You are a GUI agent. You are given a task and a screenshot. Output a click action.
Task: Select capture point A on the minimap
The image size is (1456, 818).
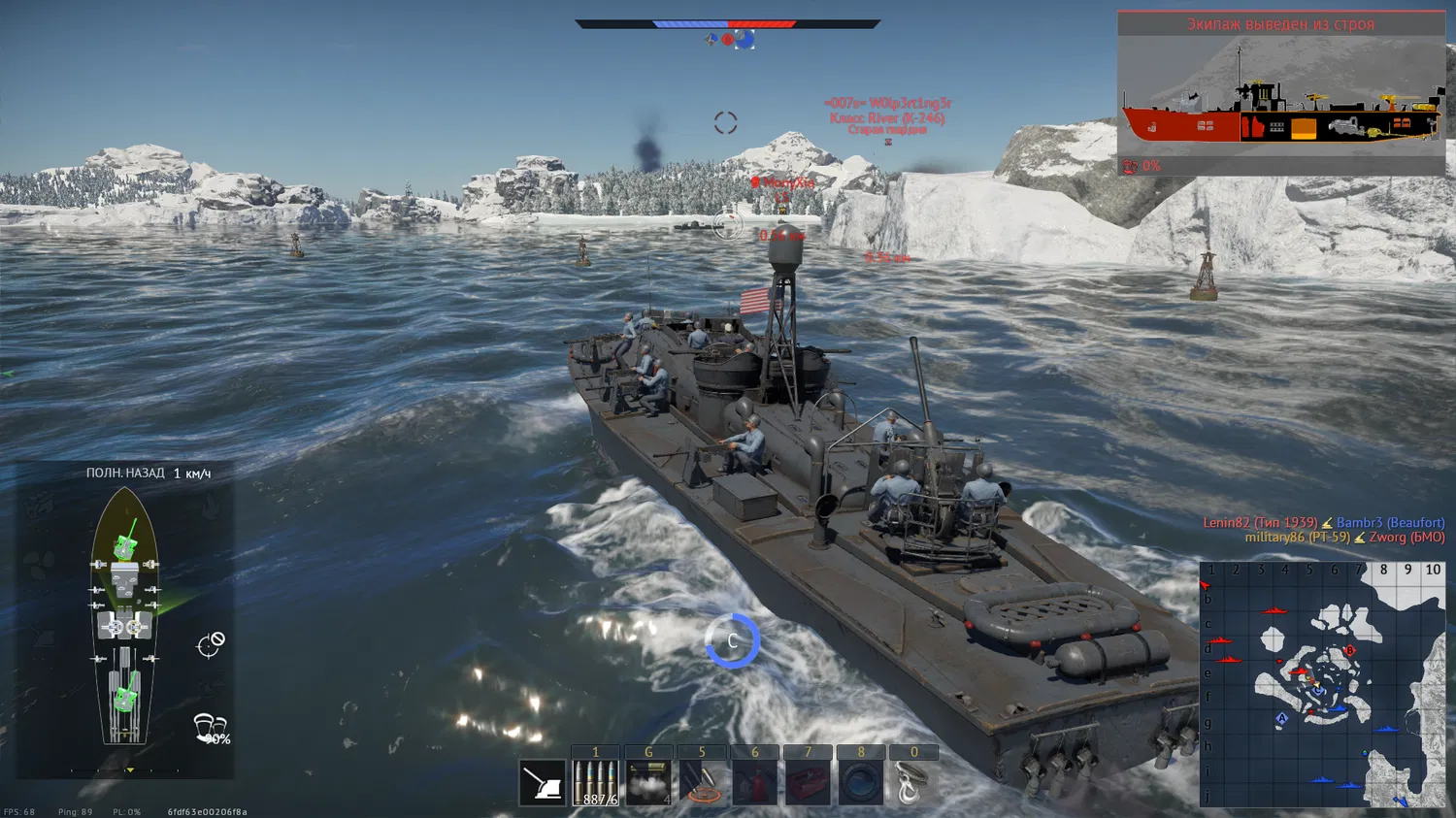[x=1281, y=719]
